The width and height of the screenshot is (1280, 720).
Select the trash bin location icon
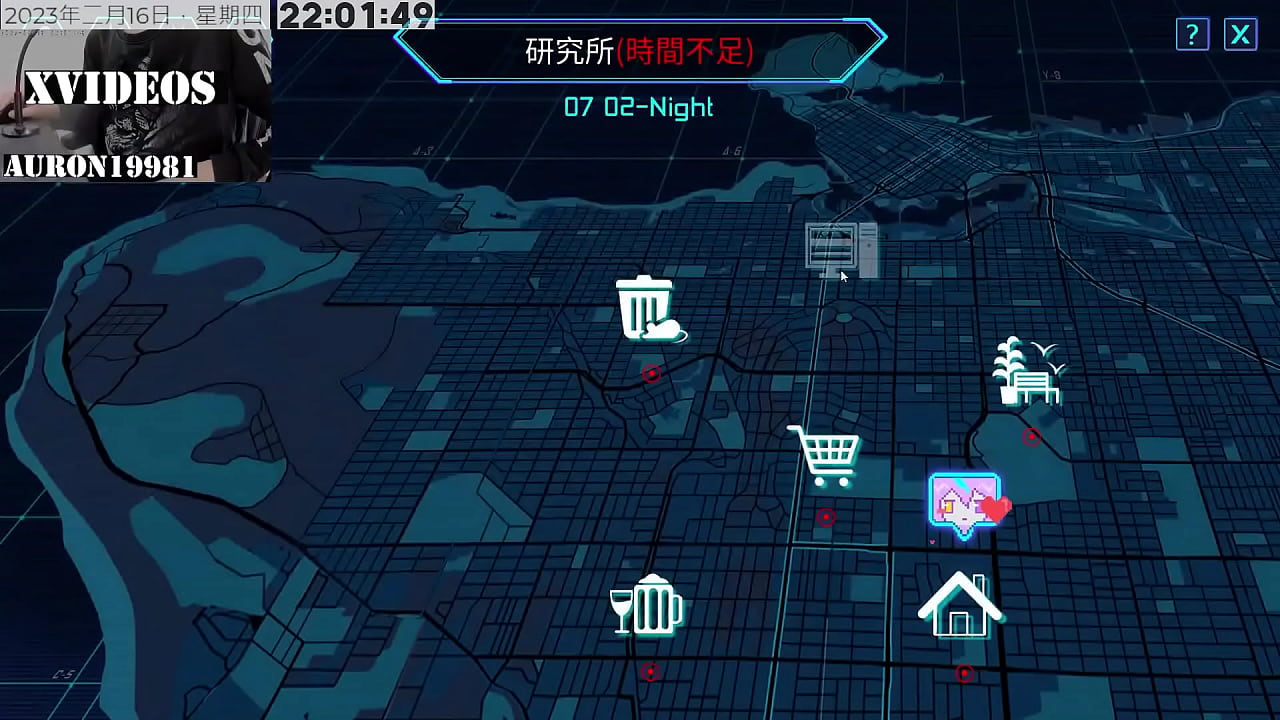[650, 308]
